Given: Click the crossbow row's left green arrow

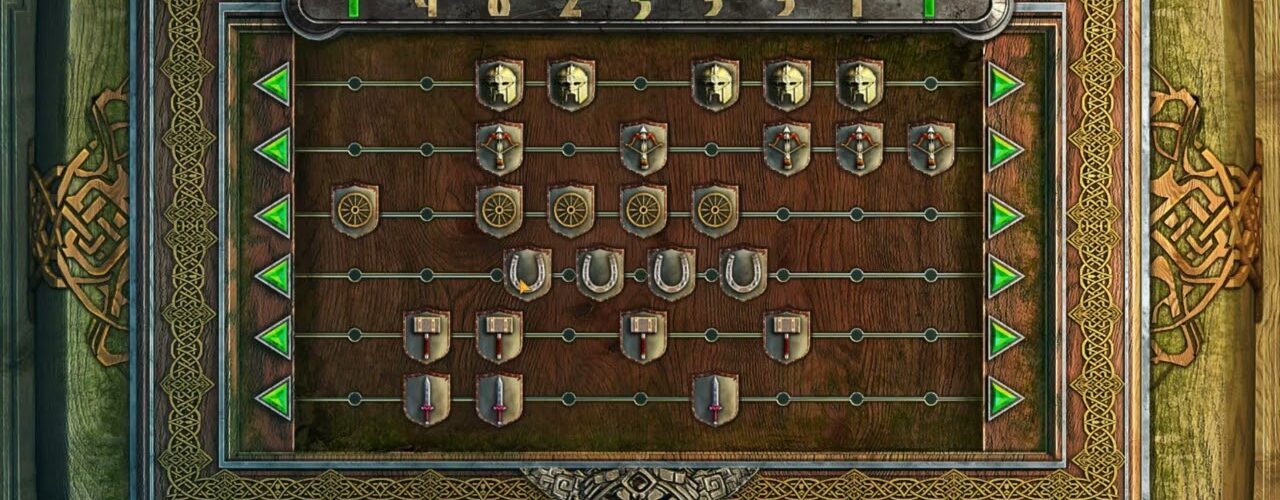Looking at the screenshot, I should click(x=273, y=150).
